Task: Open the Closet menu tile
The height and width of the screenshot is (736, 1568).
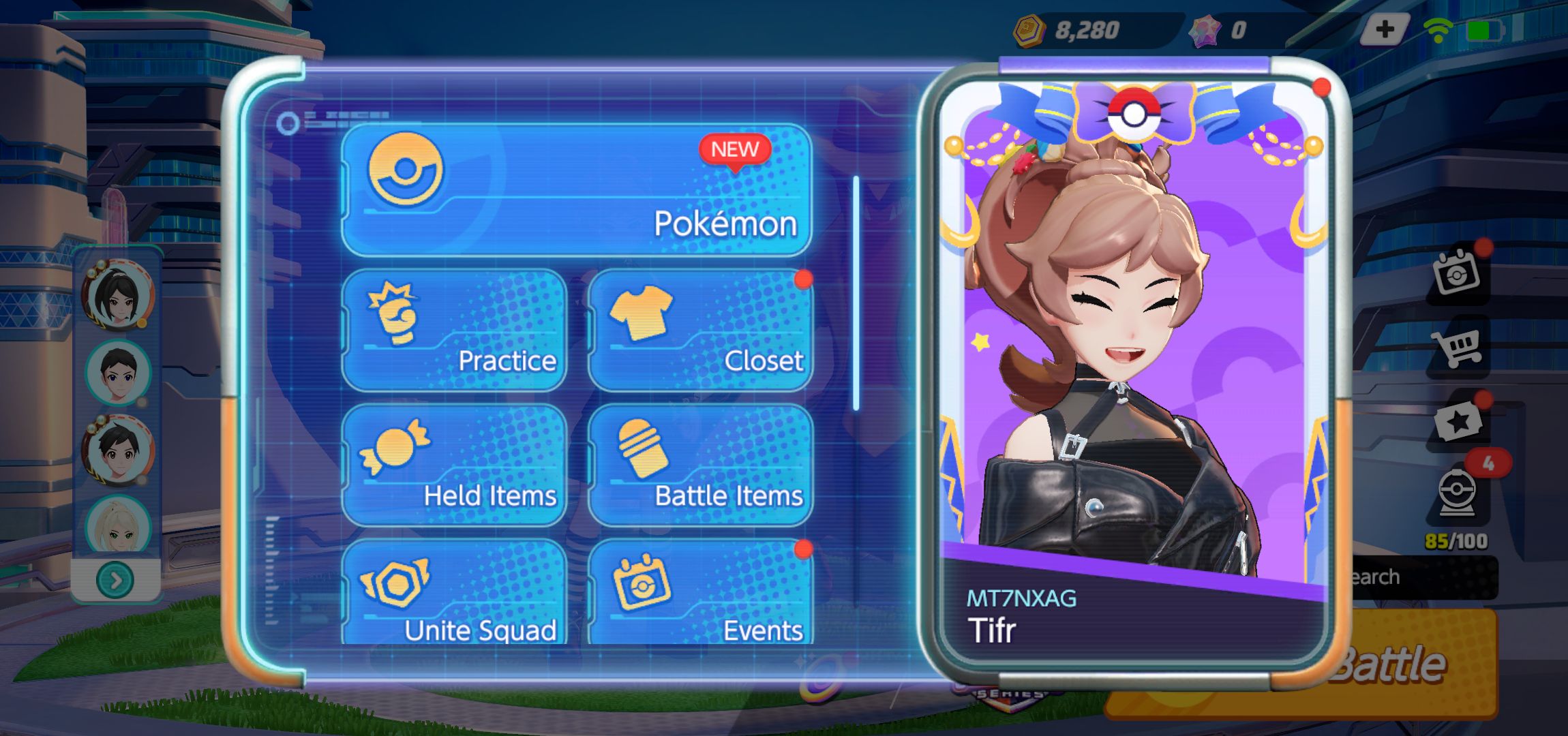Action: click(x=700, y=331)
